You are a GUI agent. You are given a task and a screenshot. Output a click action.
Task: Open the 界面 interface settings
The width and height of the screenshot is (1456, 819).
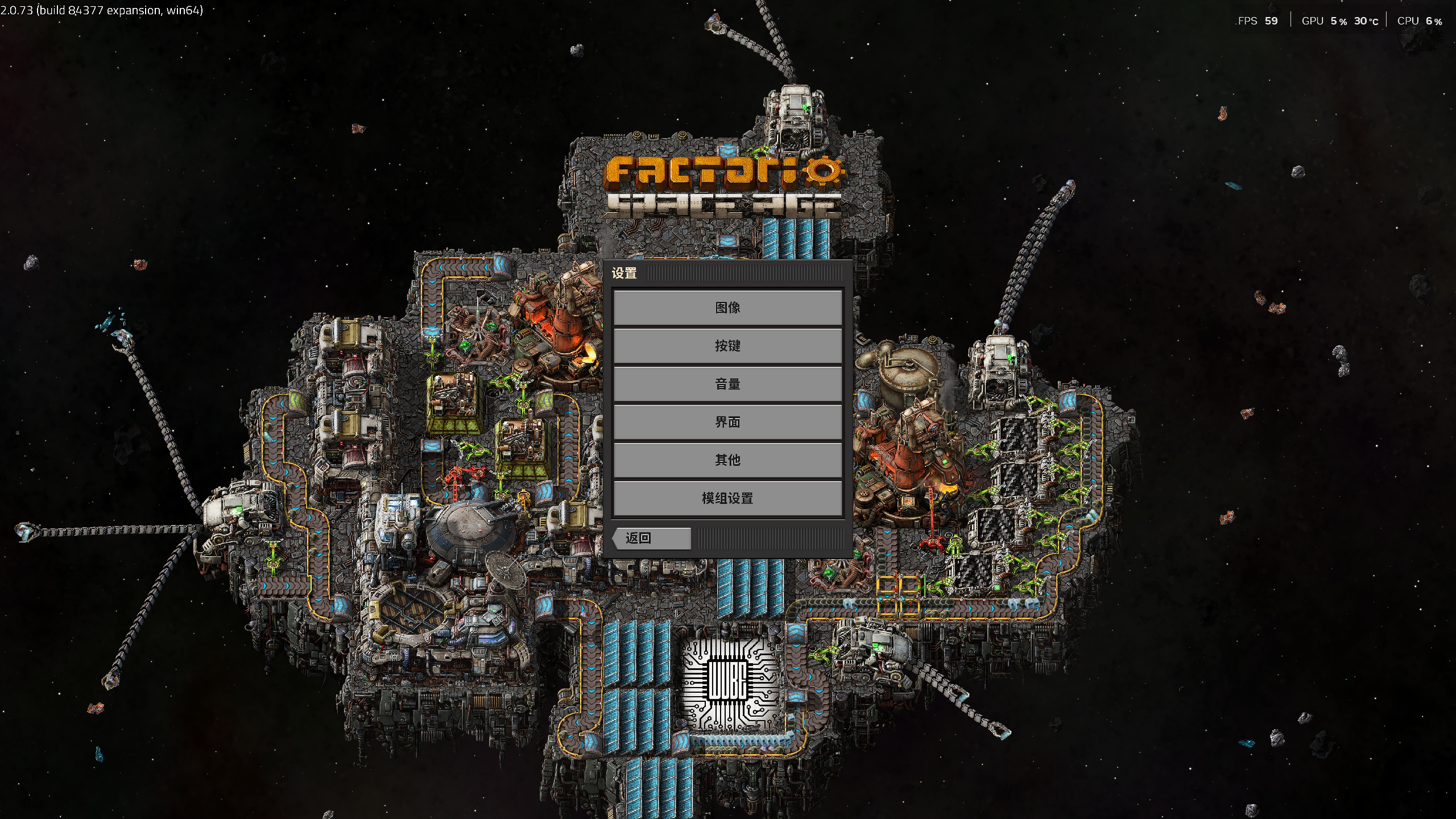click(728, 422)
